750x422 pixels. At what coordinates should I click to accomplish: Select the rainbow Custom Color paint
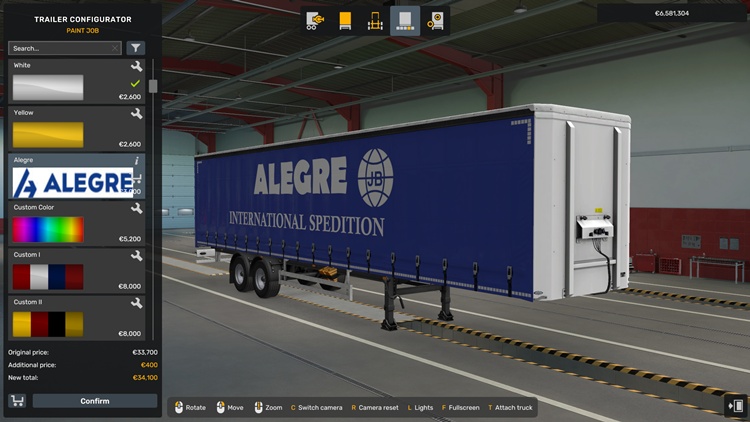(48, 229)
